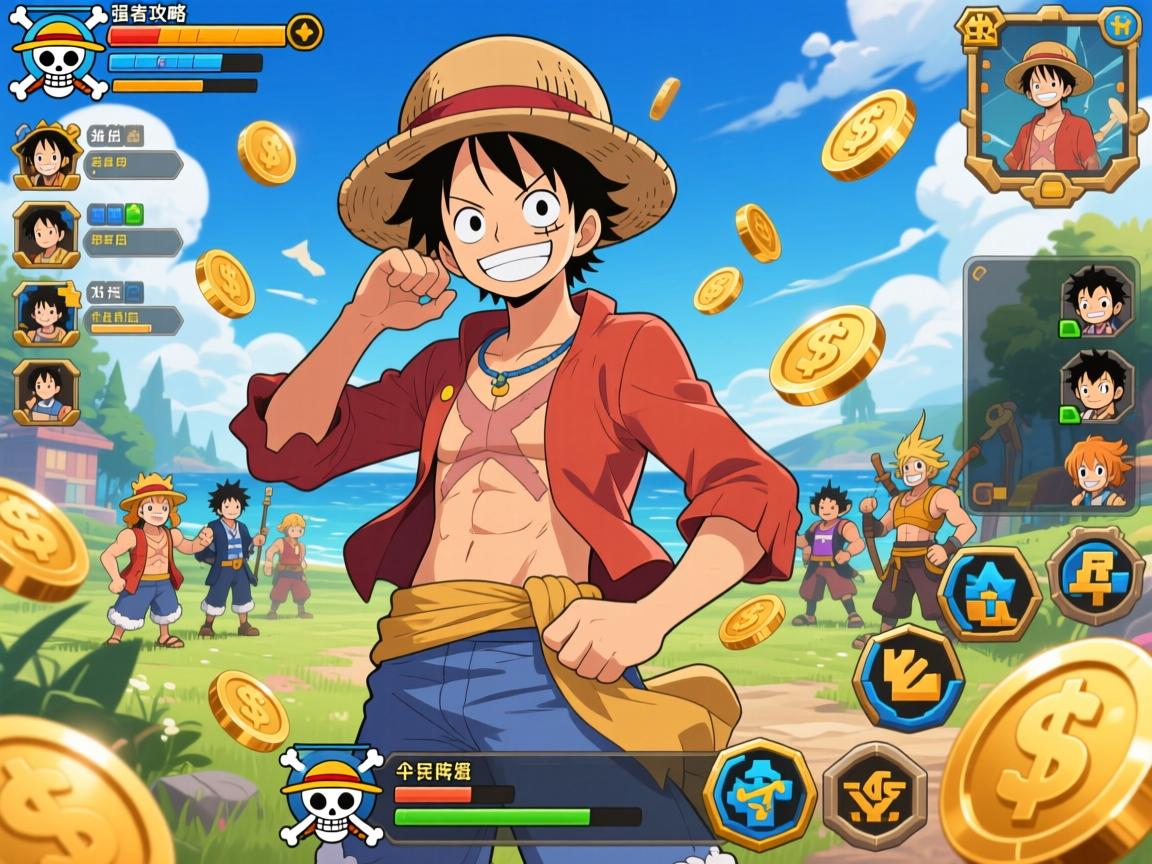
Task: Click the gold sparkle button beside the health bar
Action: pos(304,32)
